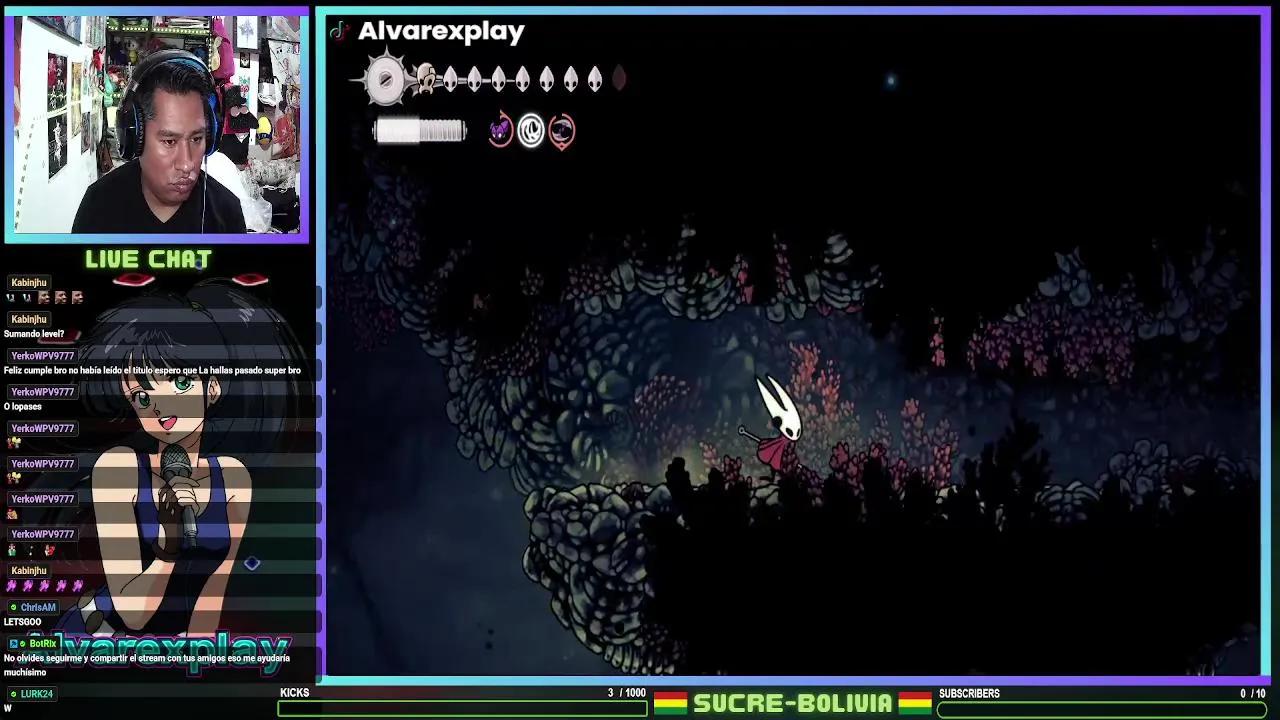This screenshot has width=1280, height=720.
Task: Select the white circular silk skill icon
Action: pos(530,130)
